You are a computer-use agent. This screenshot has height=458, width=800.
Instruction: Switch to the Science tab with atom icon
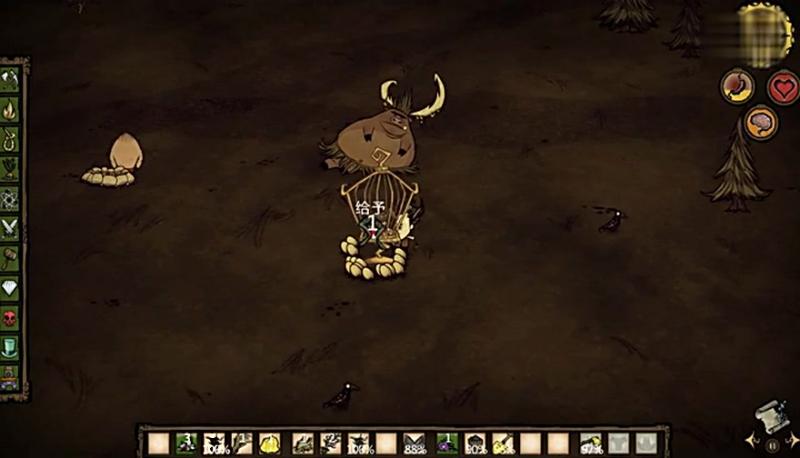coord(10,198)
